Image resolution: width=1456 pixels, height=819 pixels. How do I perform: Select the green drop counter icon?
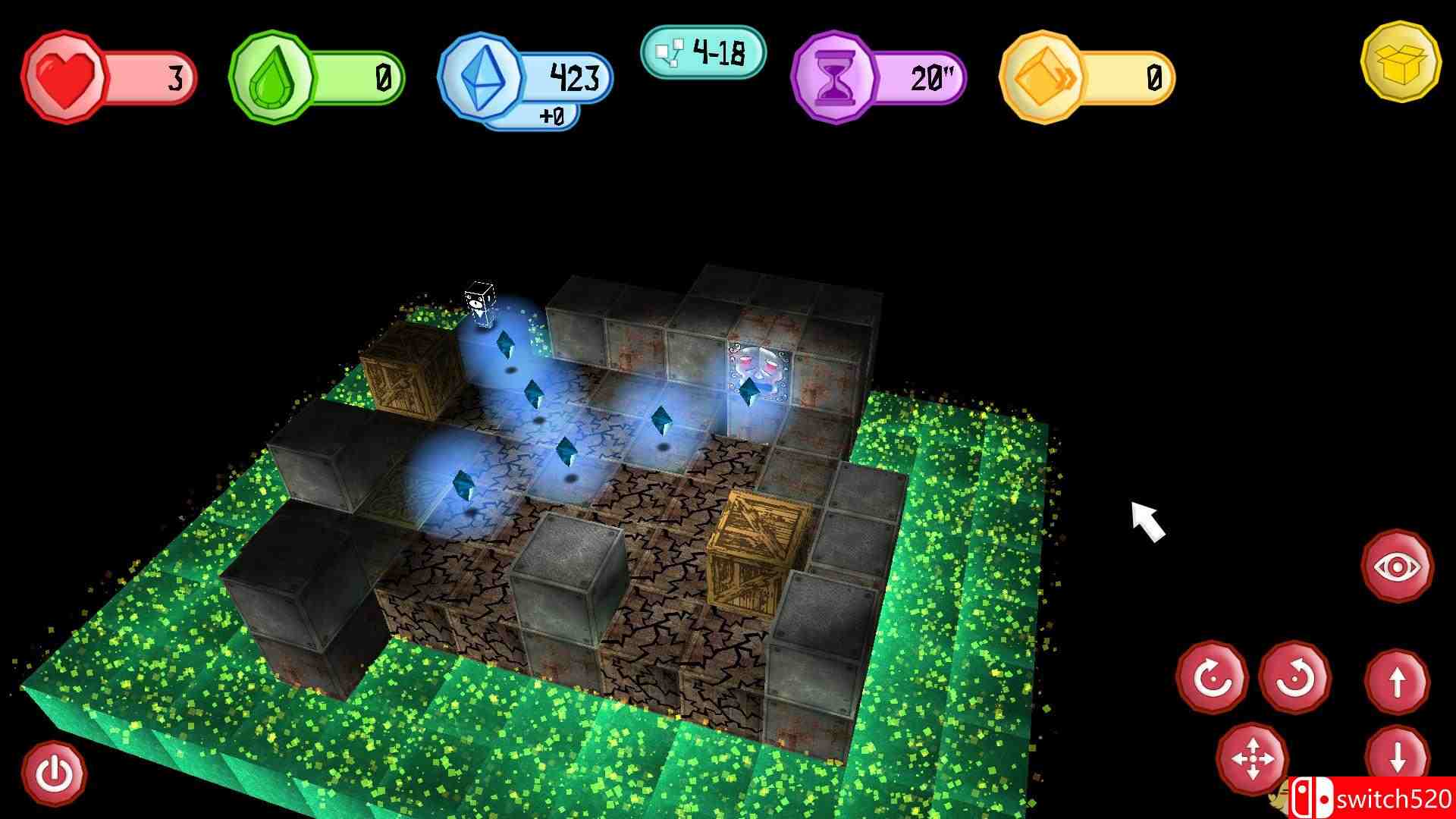click(x=277, y=76)
